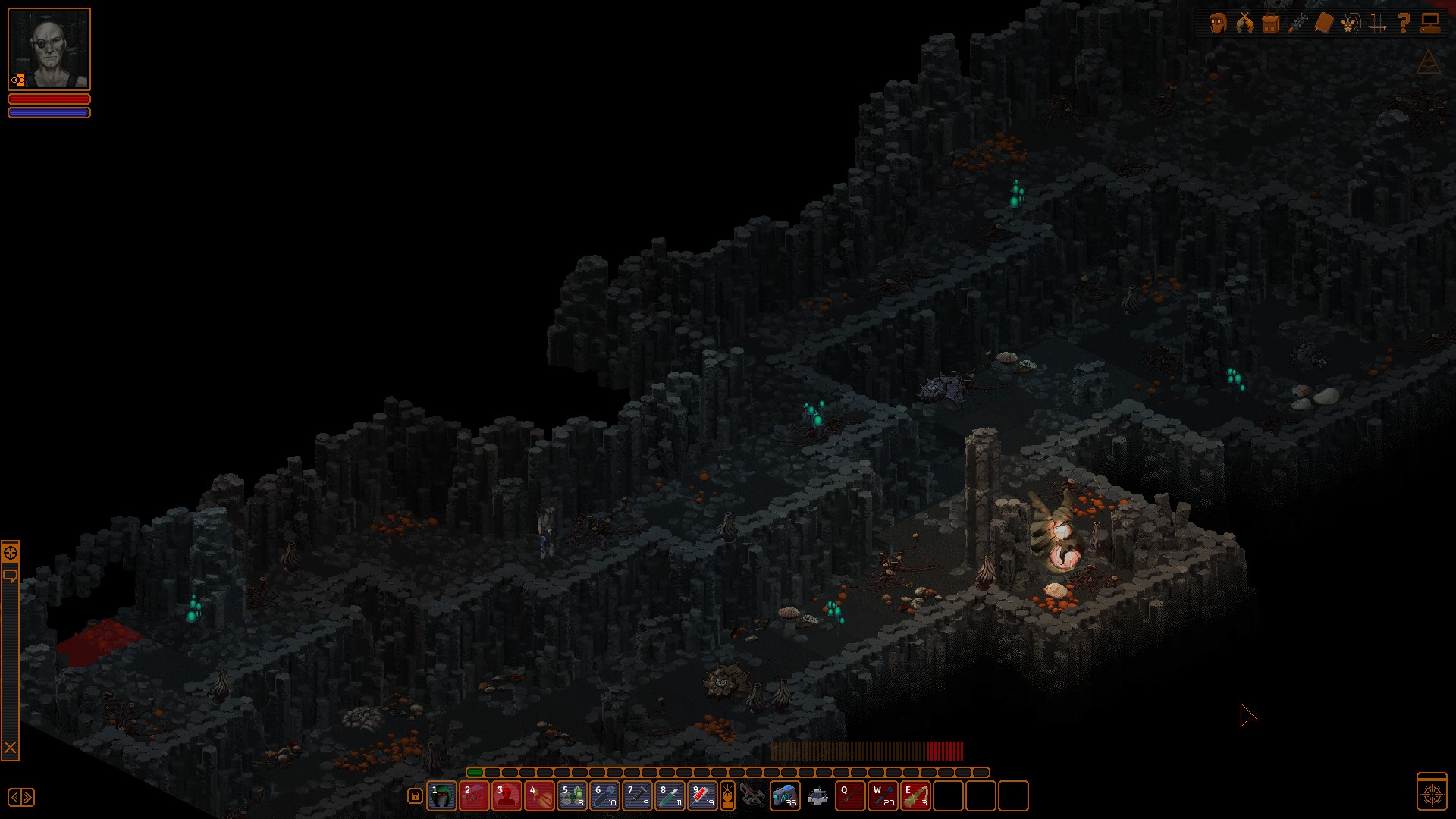This screenshot has height=819, width=1456.
Task: Use the syringe item in slot 9
Action: coord(703,796)
